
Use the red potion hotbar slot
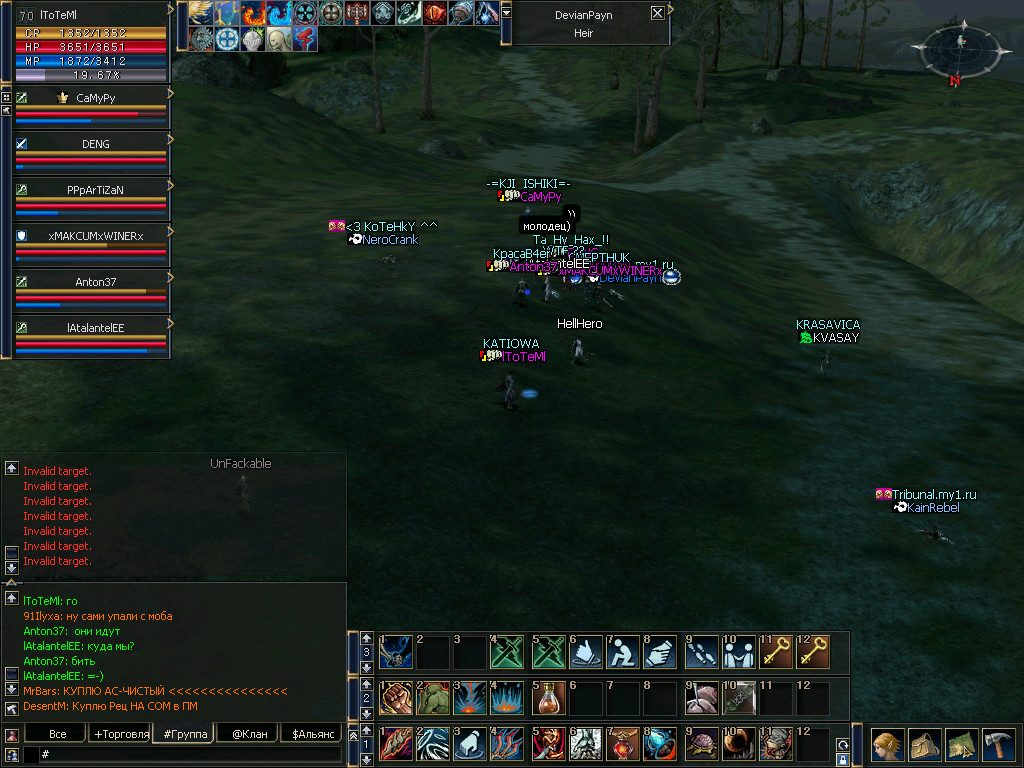[547, 697]
